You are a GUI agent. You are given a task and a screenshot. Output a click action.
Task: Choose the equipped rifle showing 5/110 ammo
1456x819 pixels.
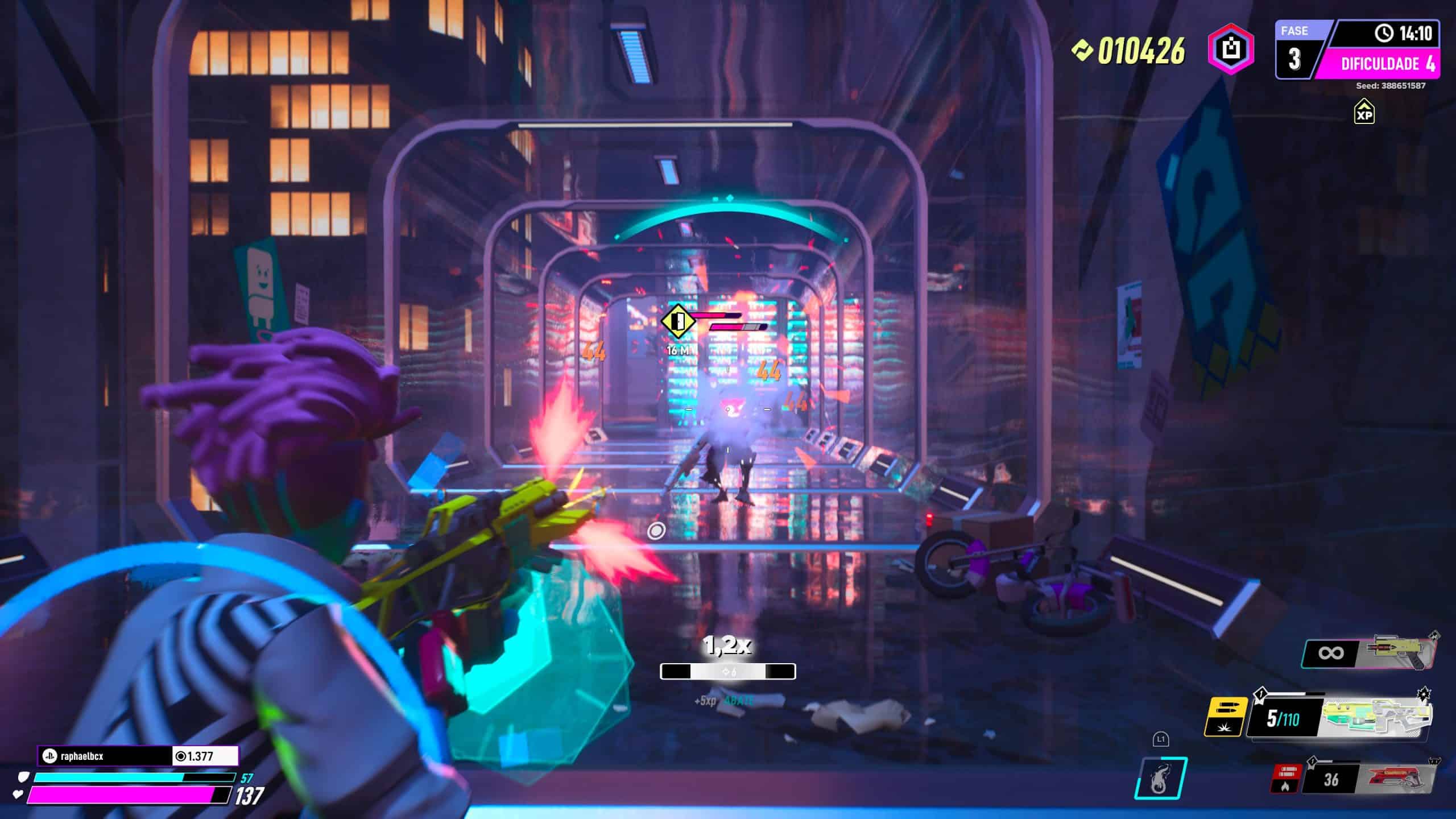point(1376,719)
